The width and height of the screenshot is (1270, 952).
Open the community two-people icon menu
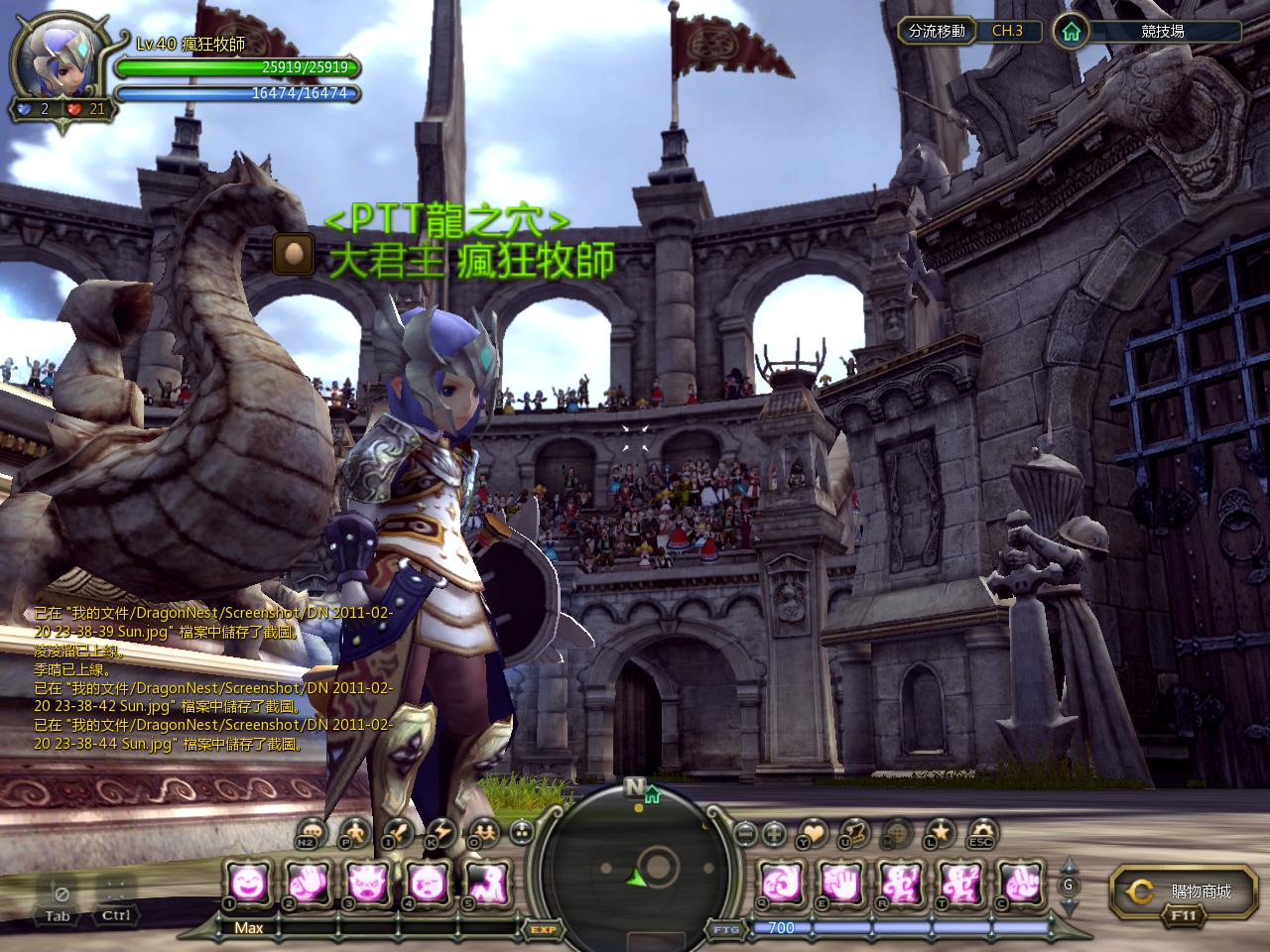[483, 831]
